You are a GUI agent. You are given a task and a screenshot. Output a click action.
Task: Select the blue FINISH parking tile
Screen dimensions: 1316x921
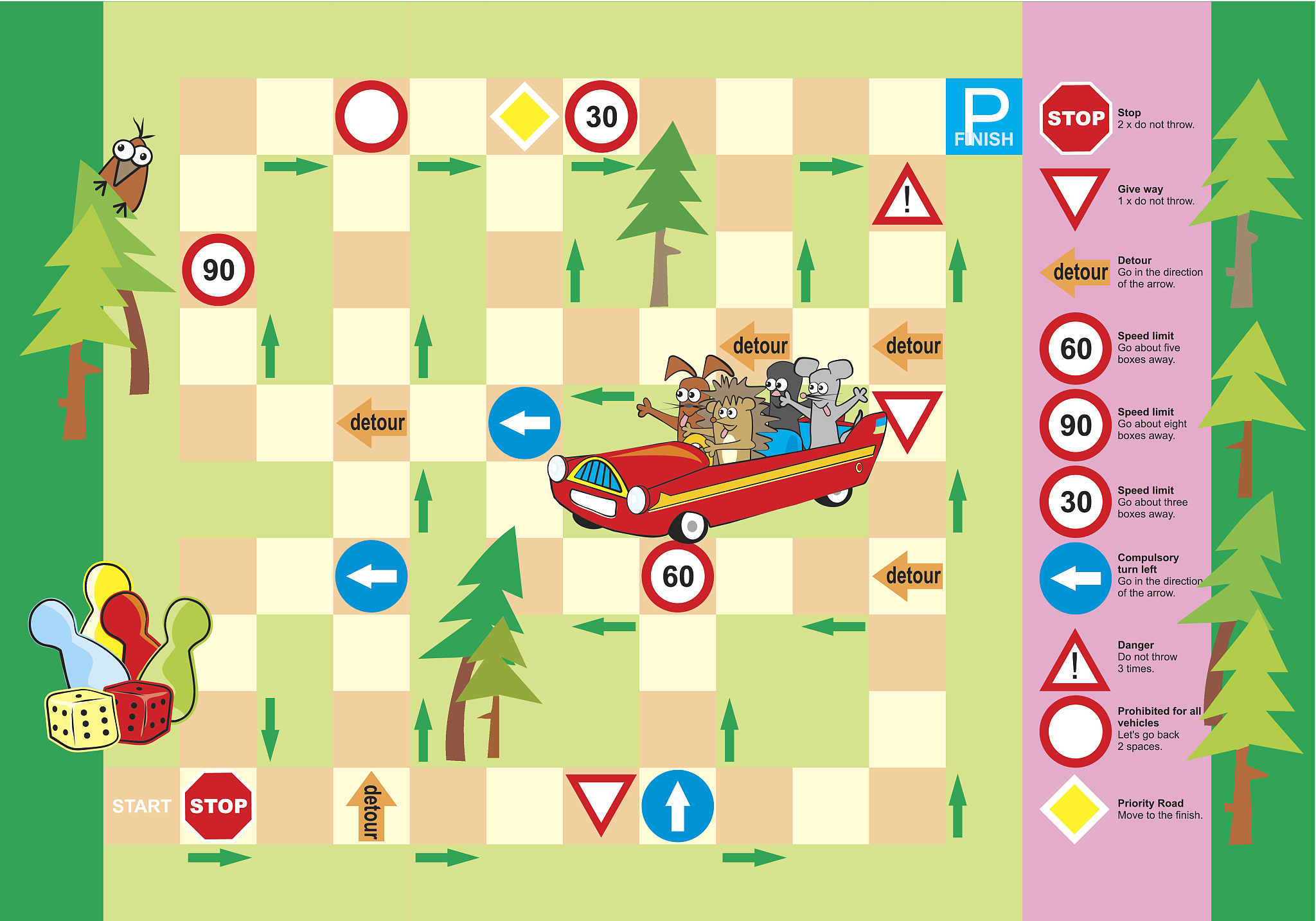(x=983, y=117)
